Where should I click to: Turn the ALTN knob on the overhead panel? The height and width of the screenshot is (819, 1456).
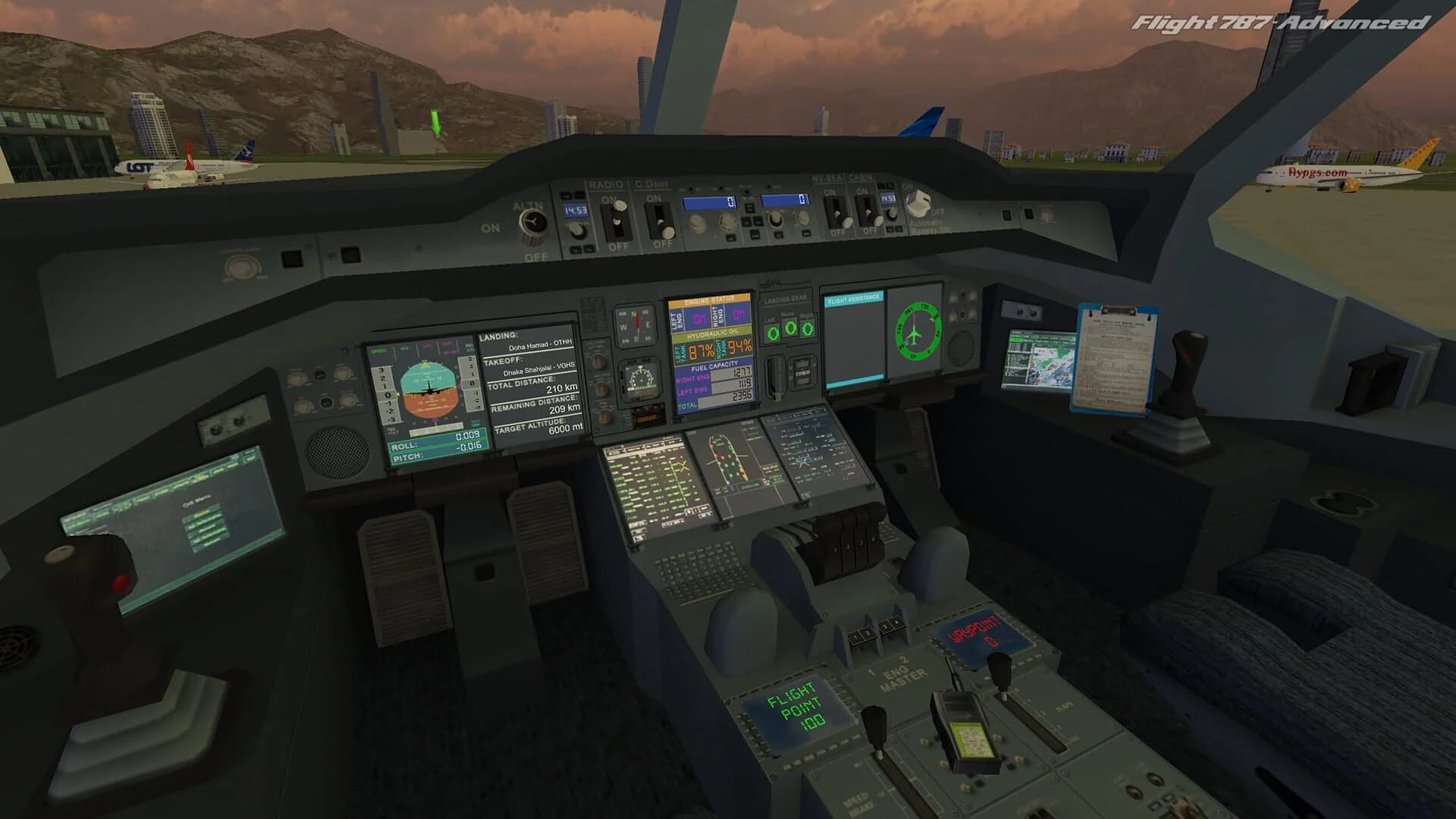coord(533,220)
